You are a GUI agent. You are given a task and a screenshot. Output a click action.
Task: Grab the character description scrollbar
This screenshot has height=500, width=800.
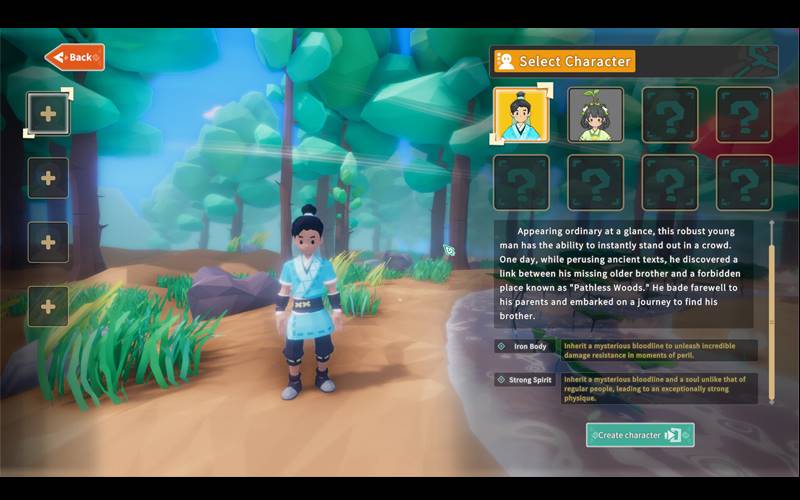(771, 312)
